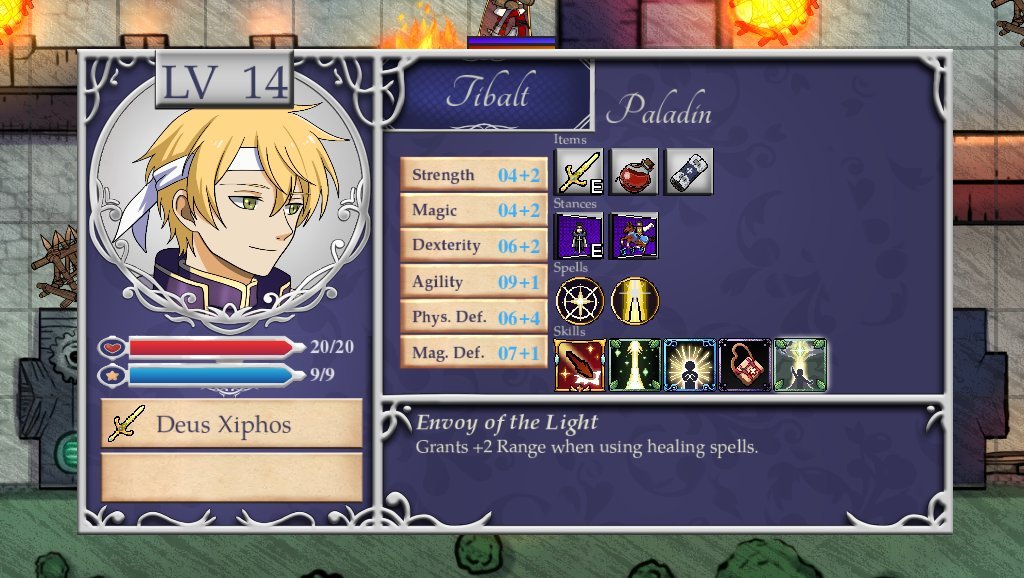Viewport: 1024px width, 578px height.
Task: Select the equipped golden sword item
Action: pyautogui.click(x=579, y=172)
